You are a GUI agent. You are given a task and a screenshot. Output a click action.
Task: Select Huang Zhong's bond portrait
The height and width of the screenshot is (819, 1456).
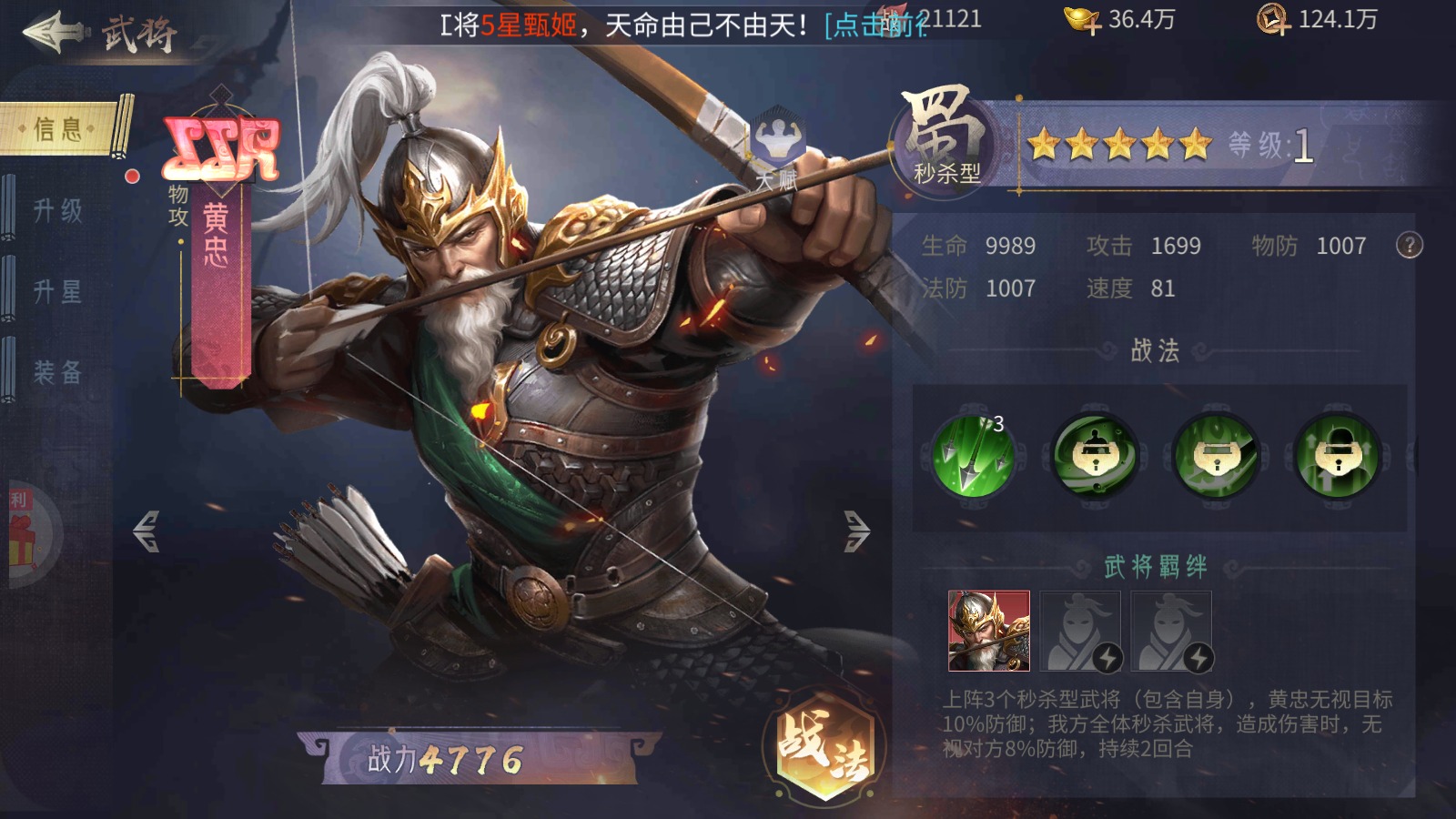989,631
